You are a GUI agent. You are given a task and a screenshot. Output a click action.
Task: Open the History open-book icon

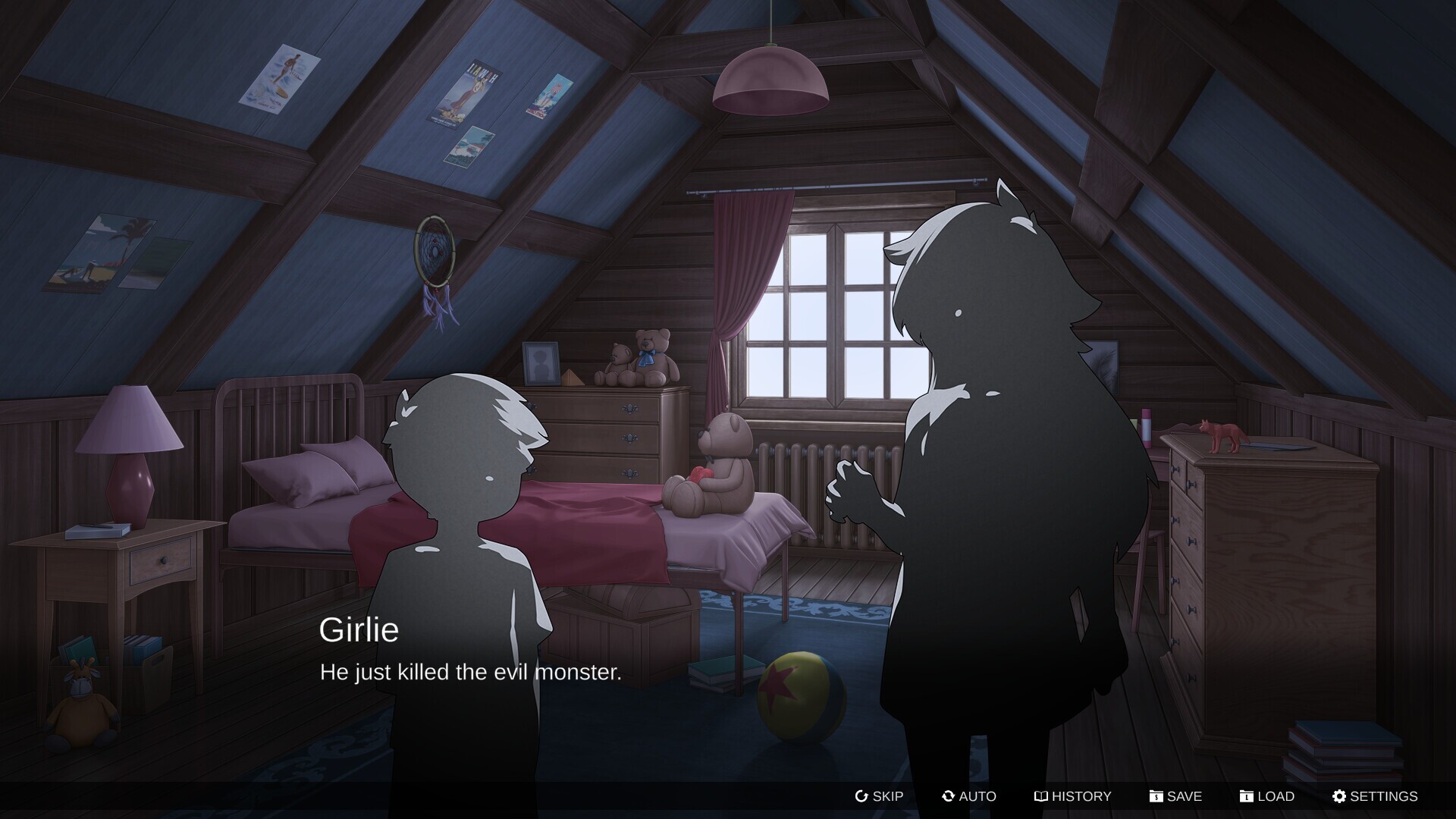pos(1040,796)
